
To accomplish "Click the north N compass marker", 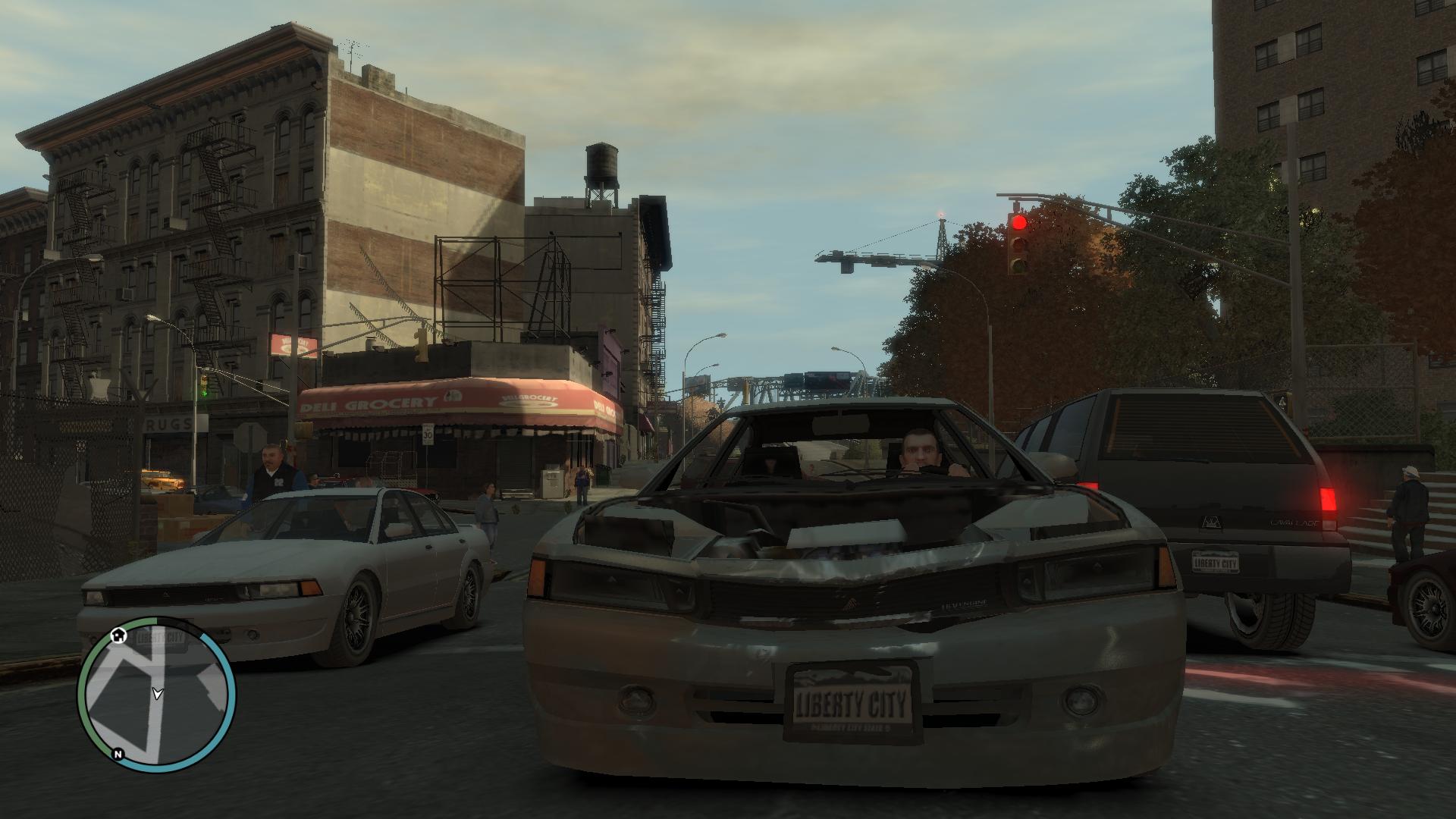I will pyautogui.click(x=118, y=754).
